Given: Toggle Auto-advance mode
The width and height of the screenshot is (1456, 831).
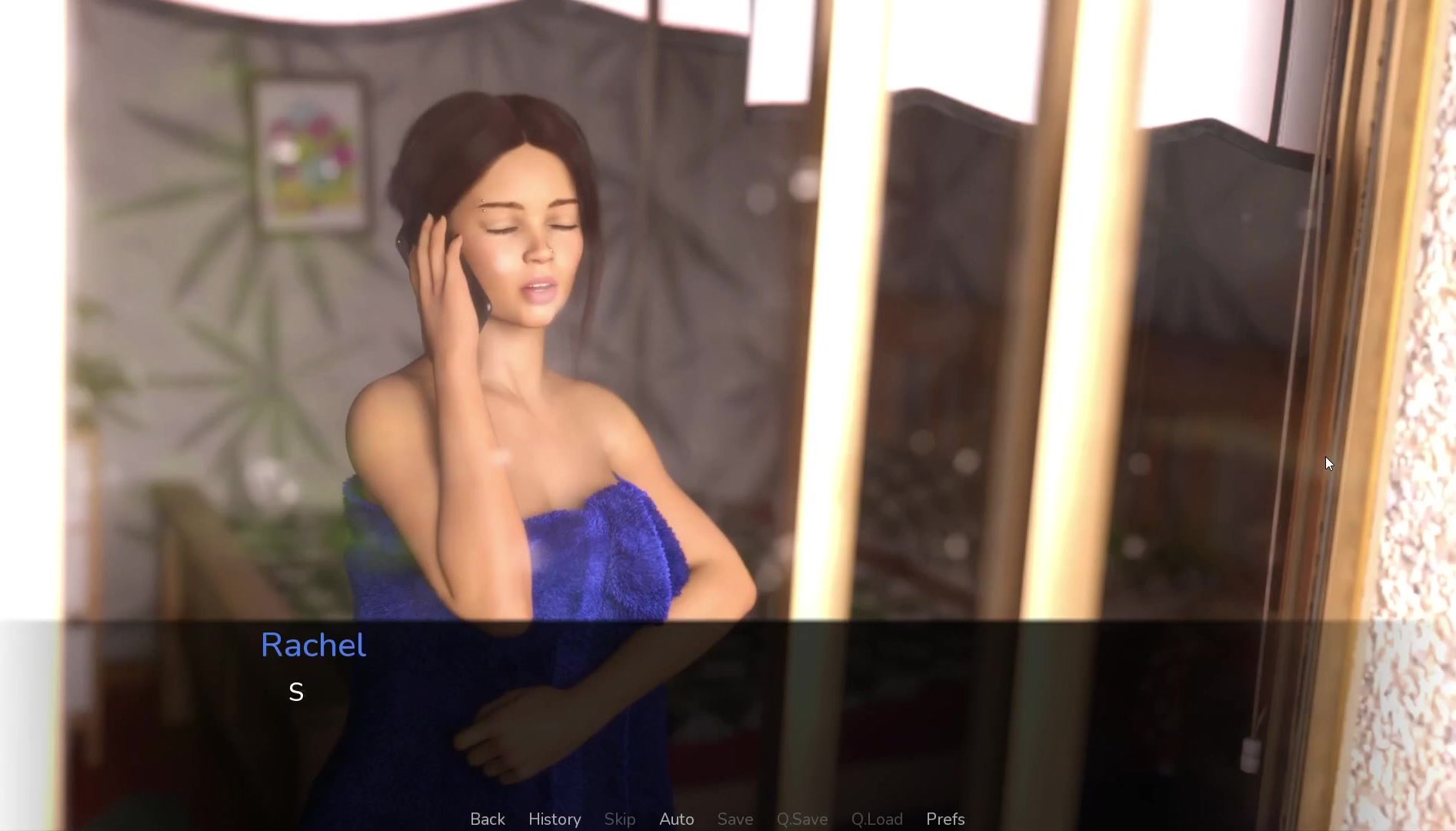Looking at the screenshot, I should pos(677,819).
